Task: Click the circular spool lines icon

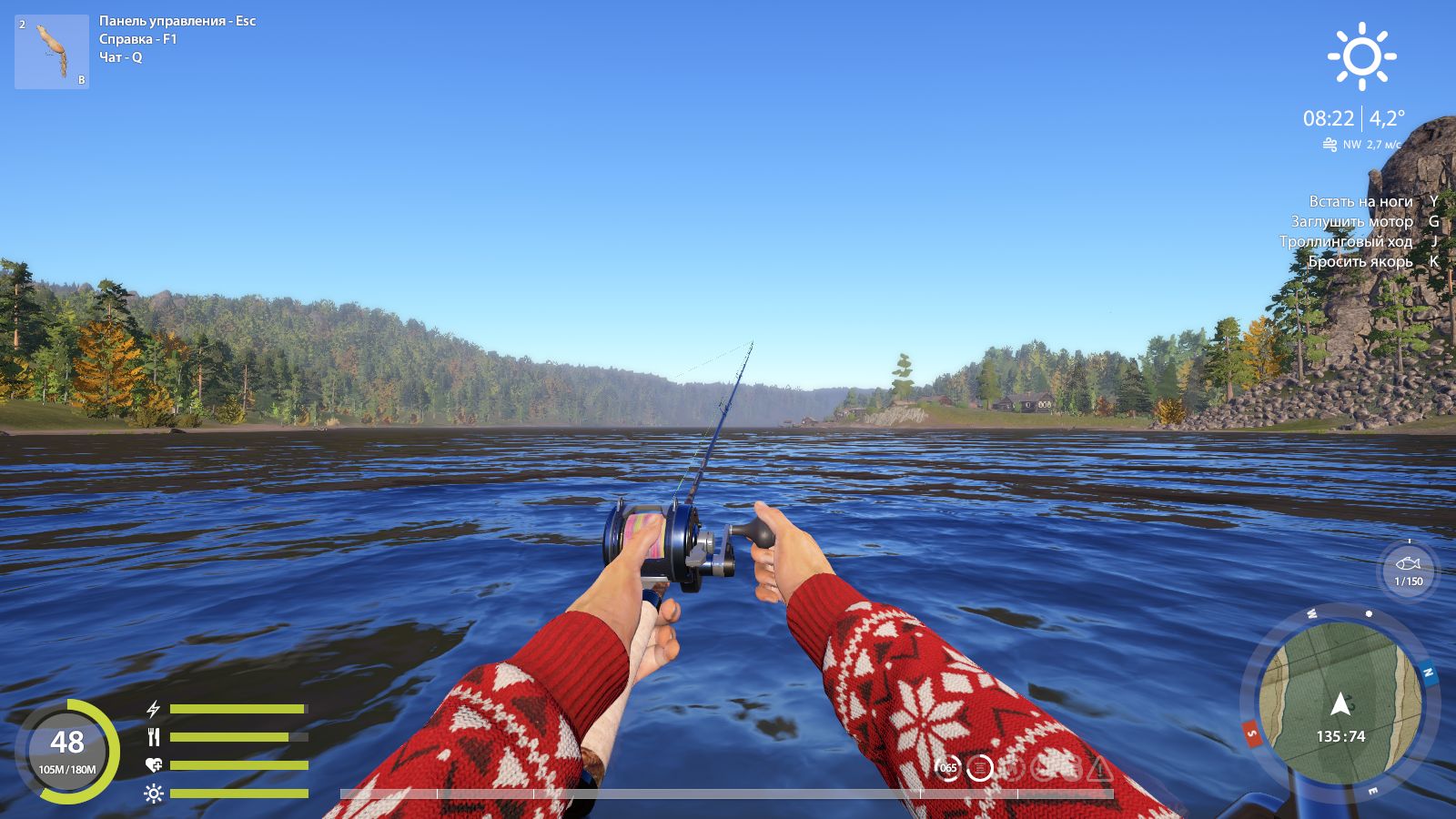Action: (979, 767)
